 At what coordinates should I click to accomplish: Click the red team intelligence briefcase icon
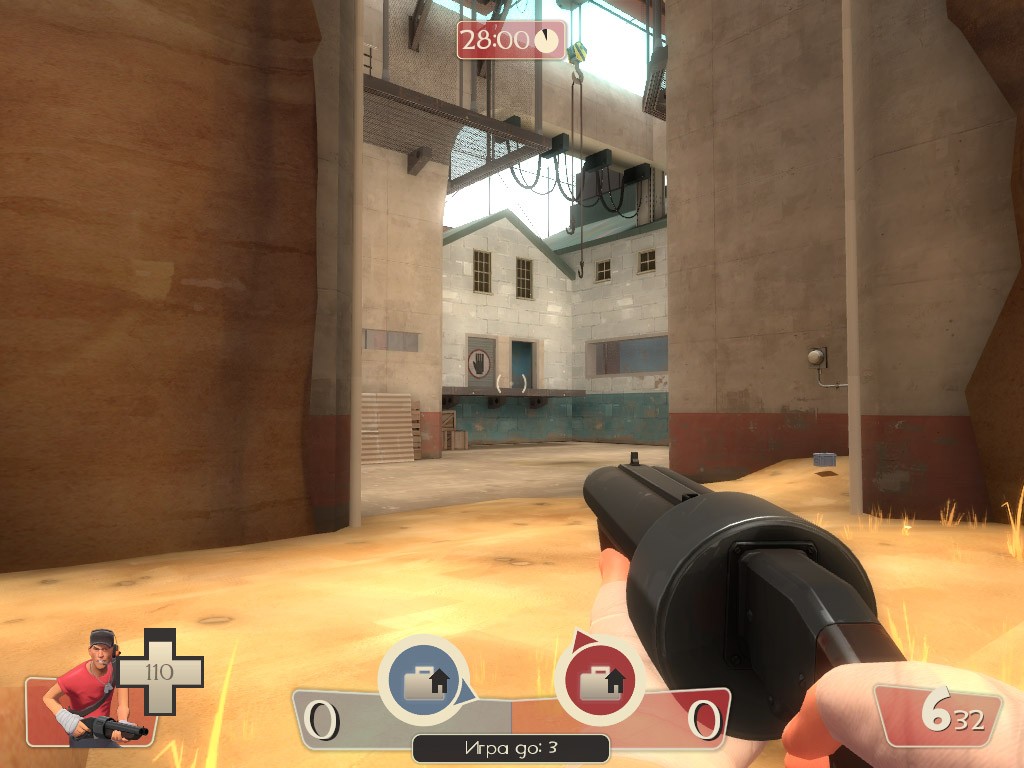600,683
